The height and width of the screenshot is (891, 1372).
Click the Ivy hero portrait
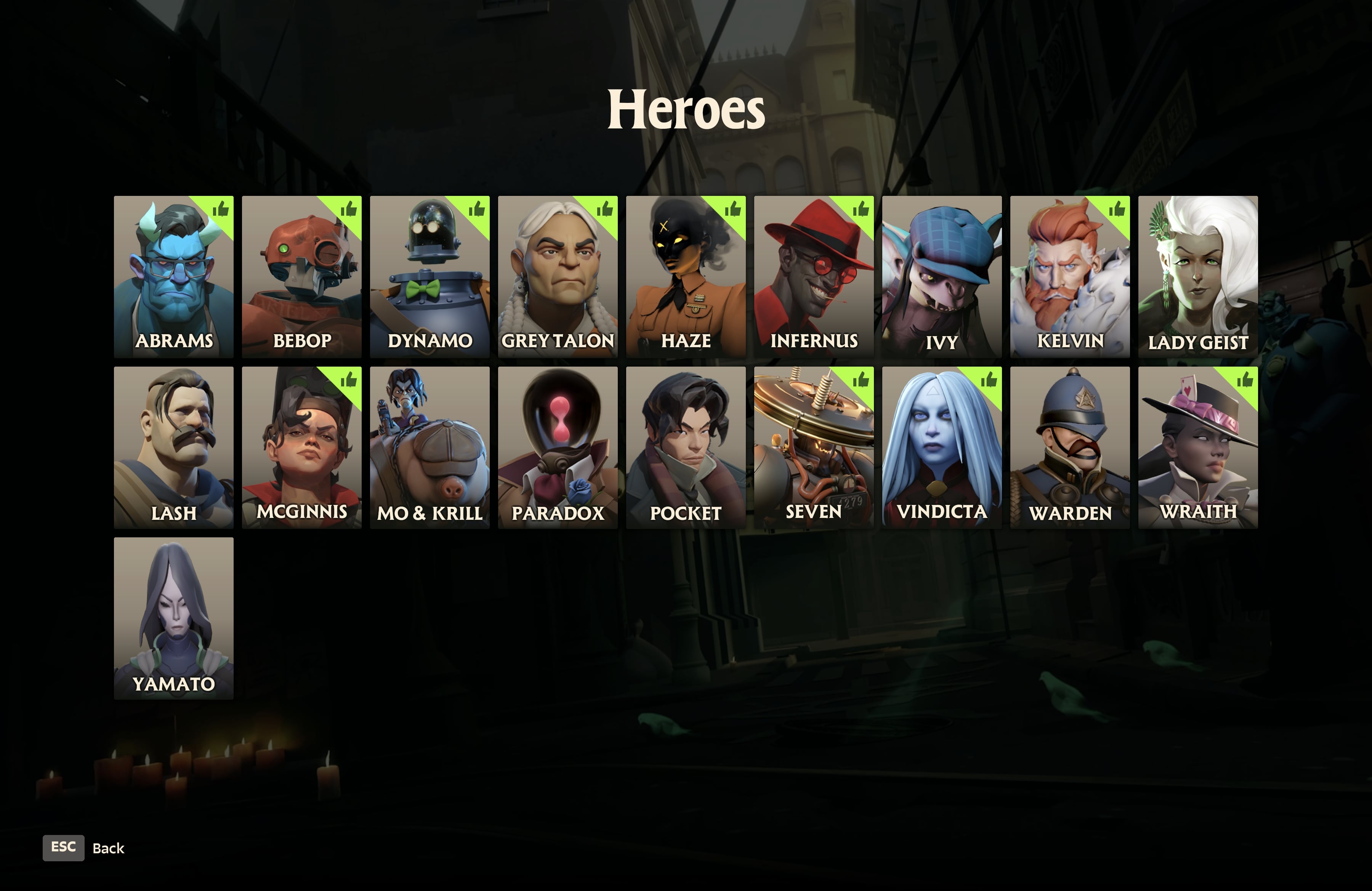[x=941, y=277]
